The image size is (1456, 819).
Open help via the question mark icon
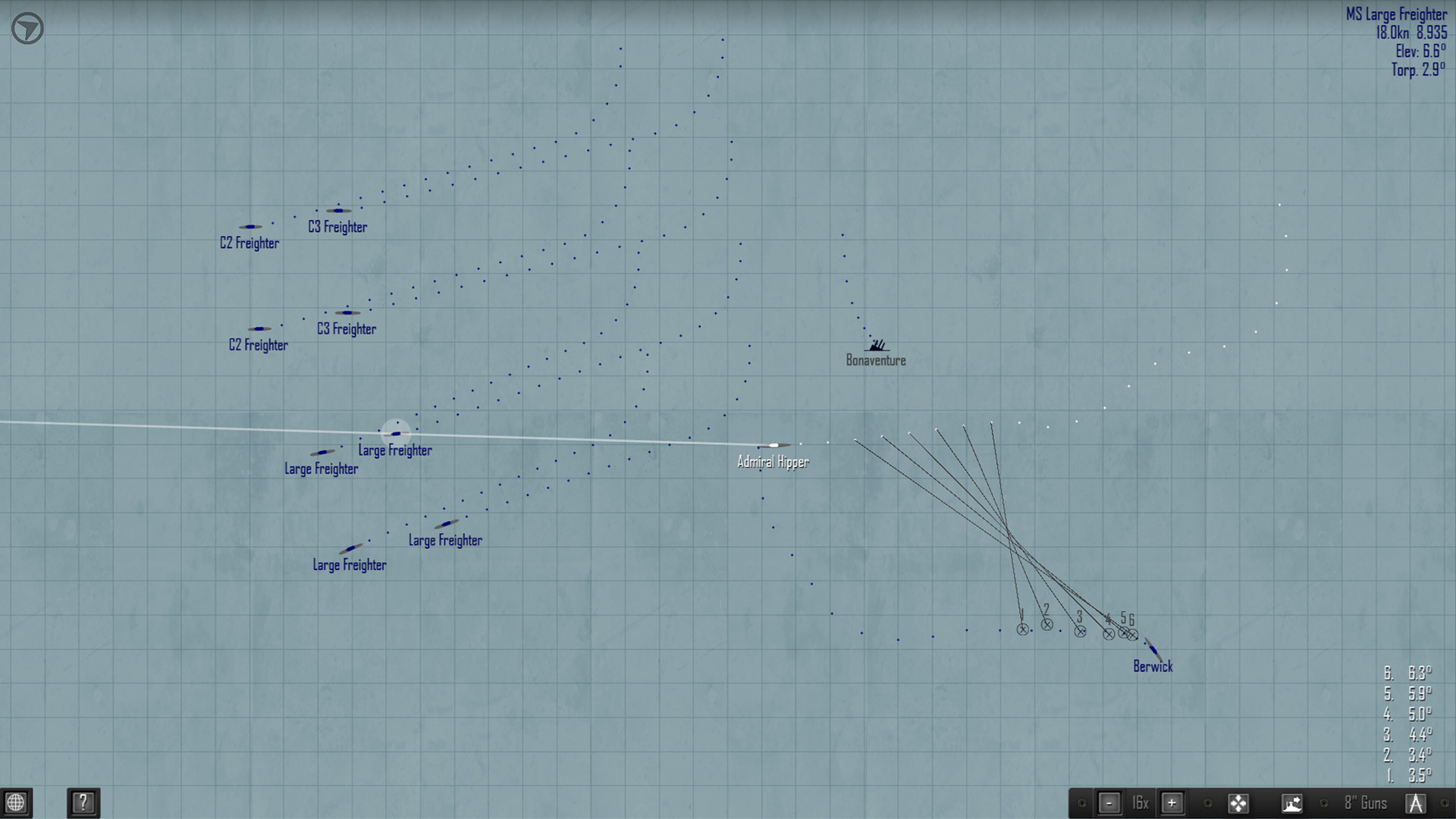[83, 802]
